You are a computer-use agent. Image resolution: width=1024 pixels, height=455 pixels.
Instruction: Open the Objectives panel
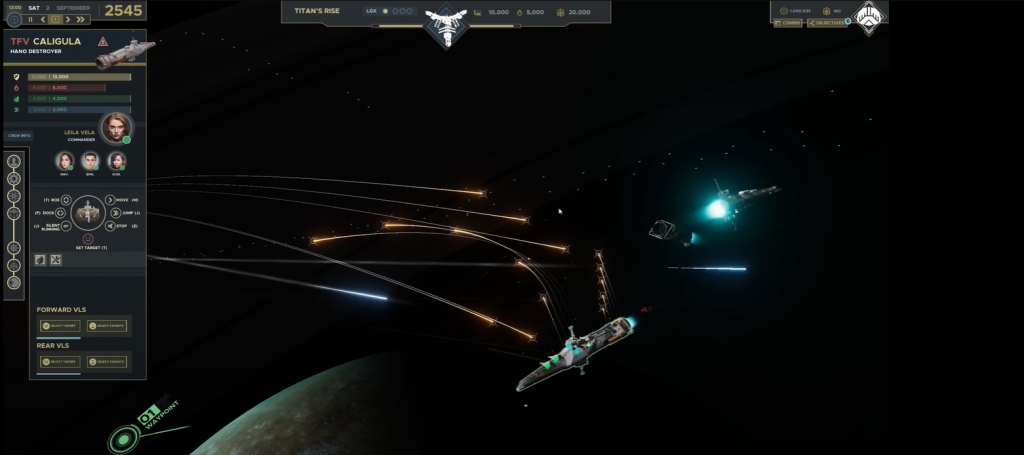pos(826,22)
